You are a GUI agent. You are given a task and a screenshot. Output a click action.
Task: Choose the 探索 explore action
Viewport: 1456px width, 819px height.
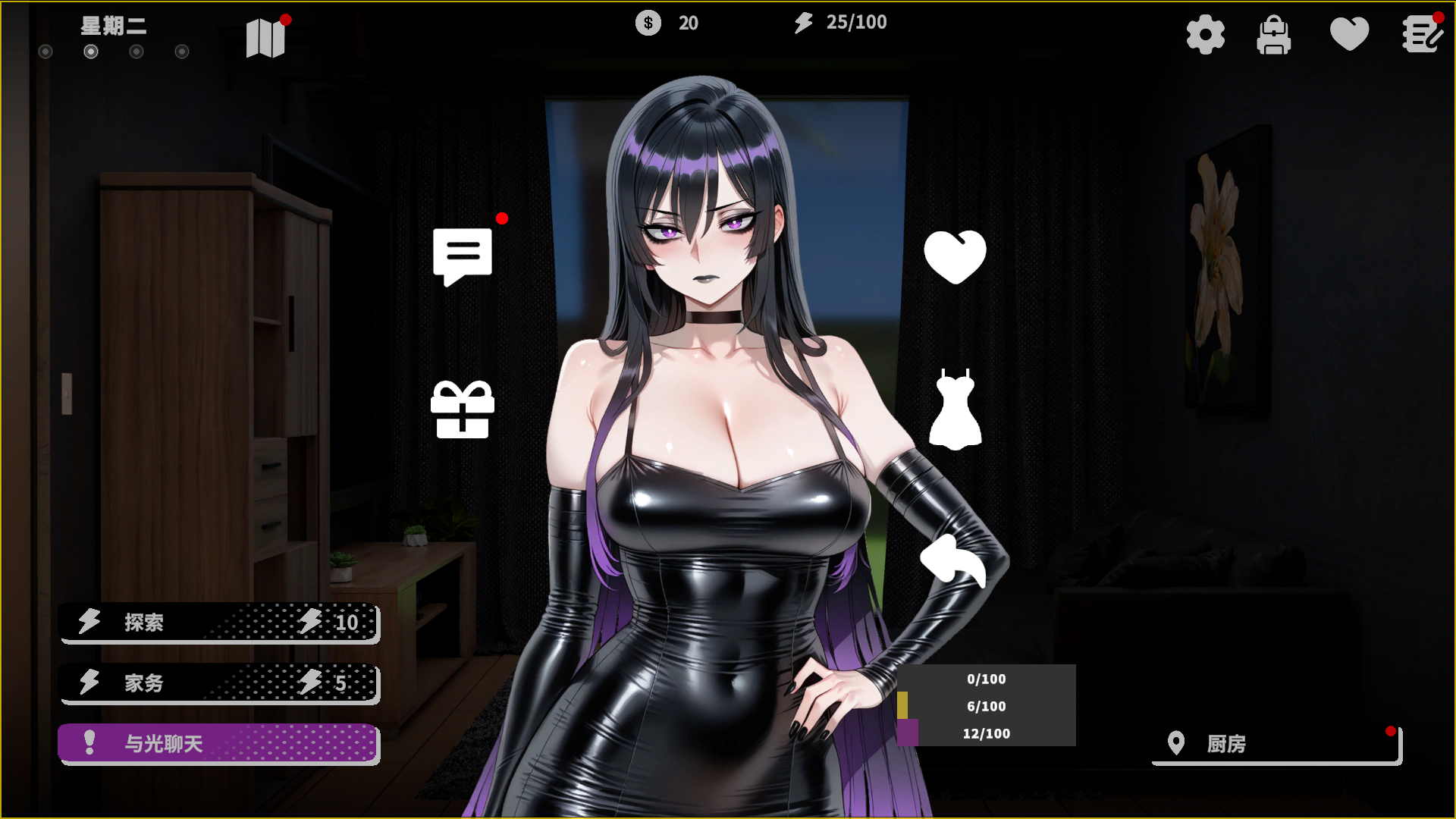[218, 623]
